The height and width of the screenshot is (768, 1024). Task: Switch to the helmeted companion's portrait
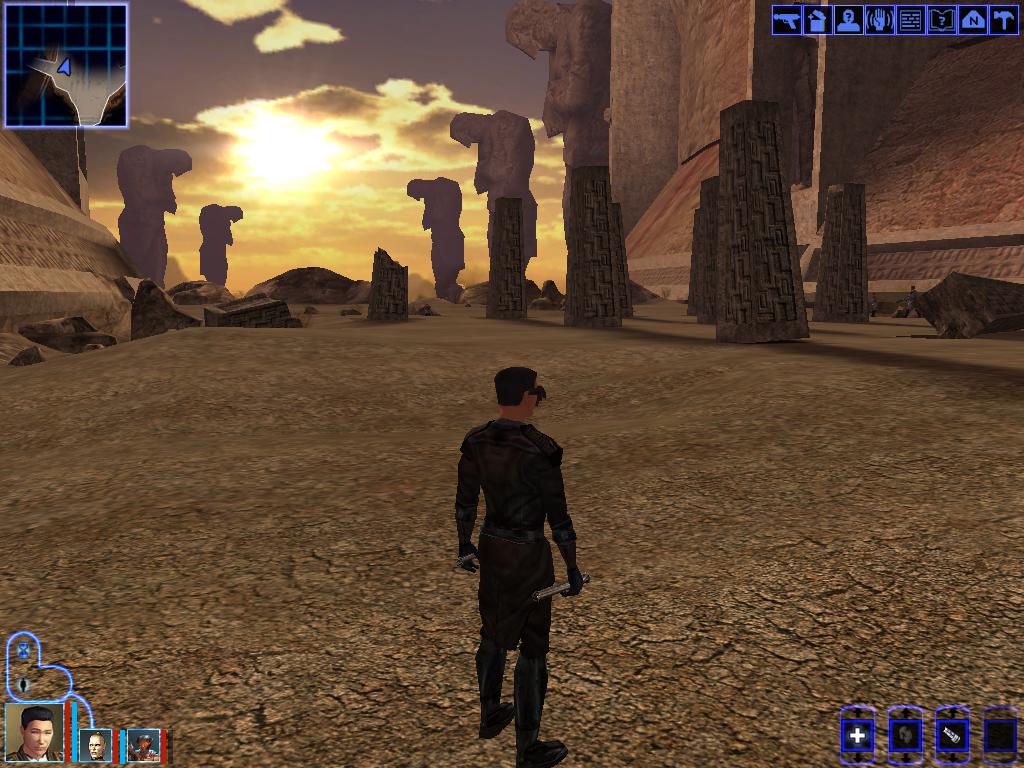[143, 745]
